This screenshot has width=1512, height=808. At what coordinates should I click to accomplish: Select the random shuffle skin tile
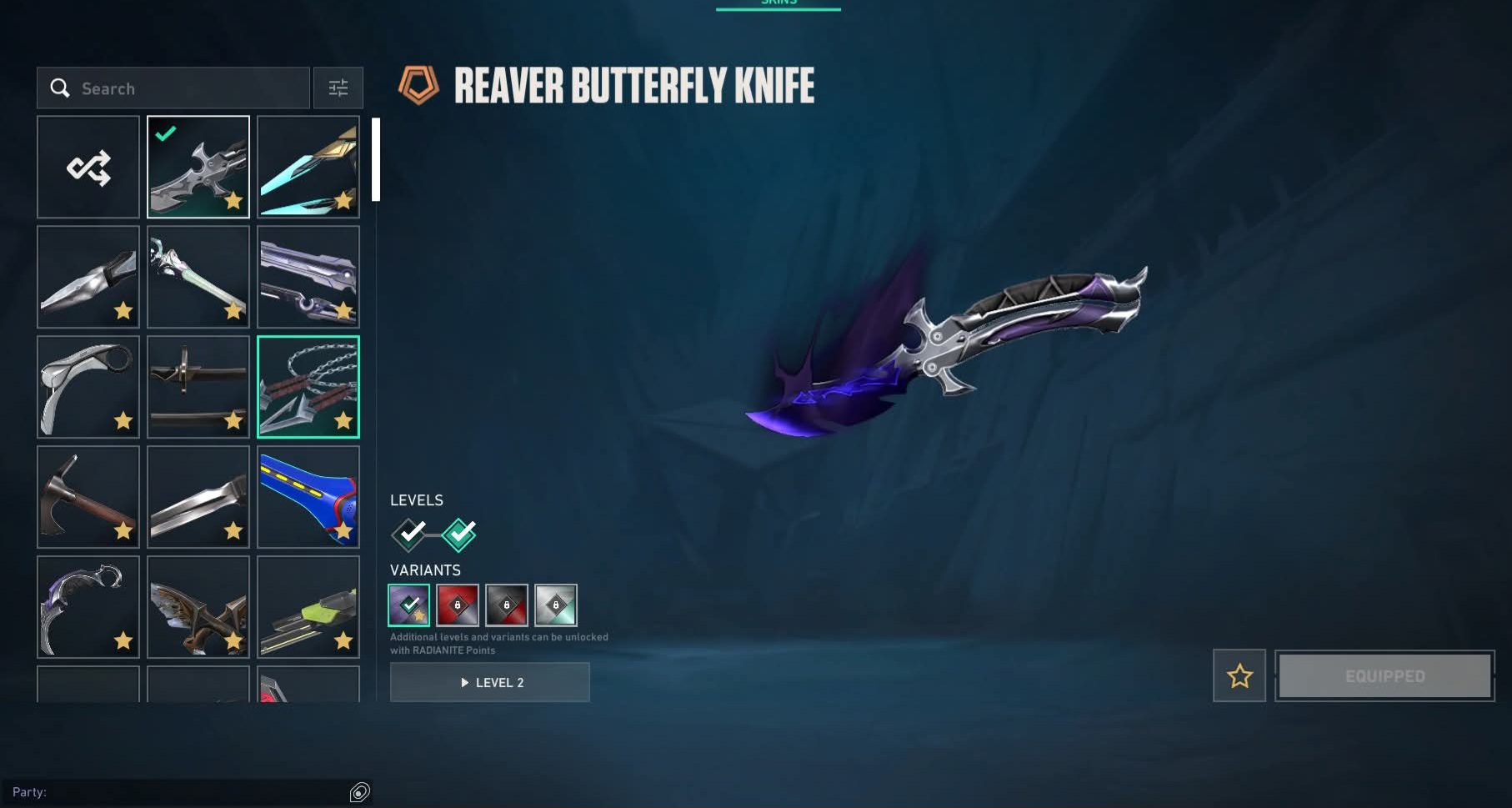point(88,167)
